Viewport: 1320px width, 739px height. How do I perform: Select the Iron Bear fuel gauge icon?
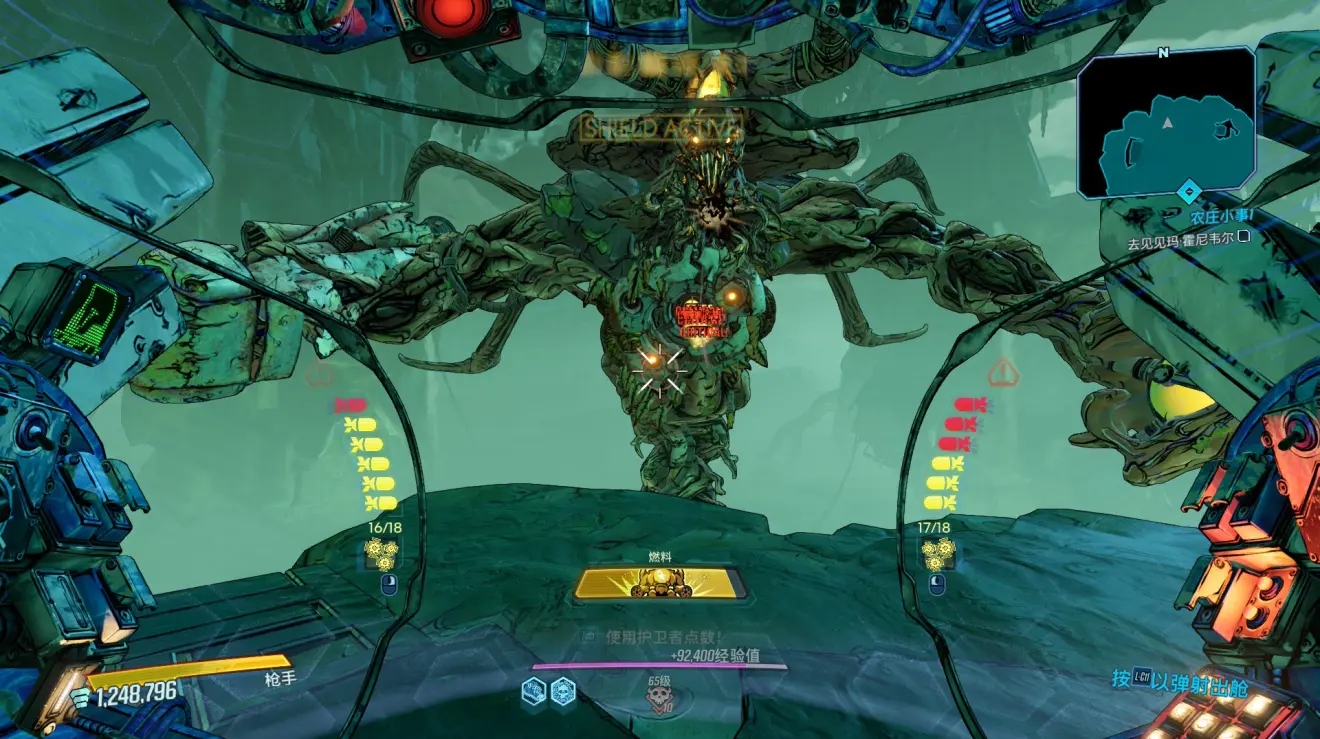tap(658, 583)
